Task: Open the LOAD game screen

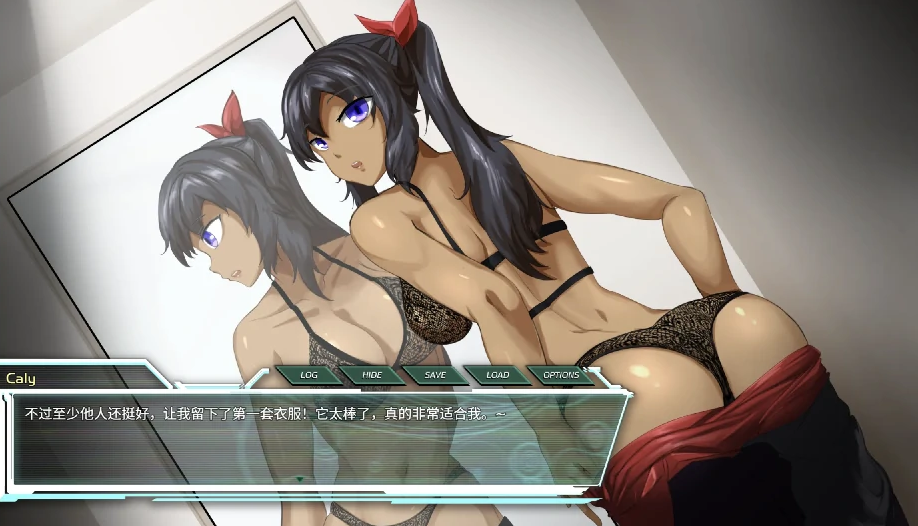Action: click(498, 375)
